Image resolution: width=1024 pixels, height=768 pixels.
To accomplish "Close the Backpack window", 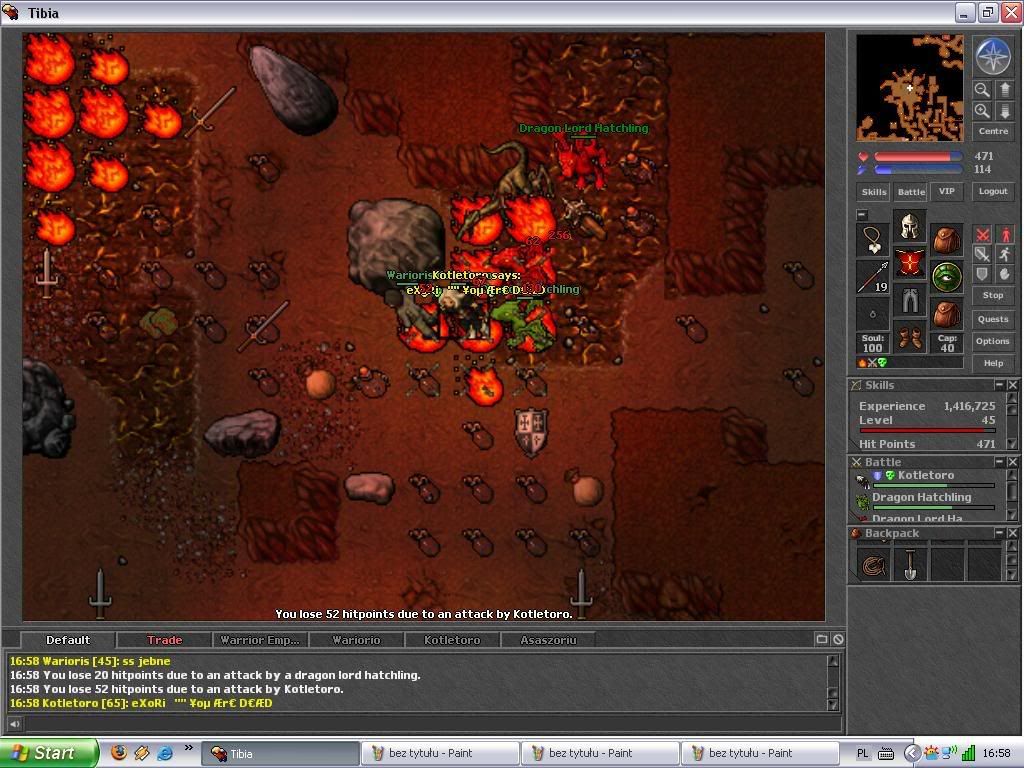I will tap(1012, 533).
